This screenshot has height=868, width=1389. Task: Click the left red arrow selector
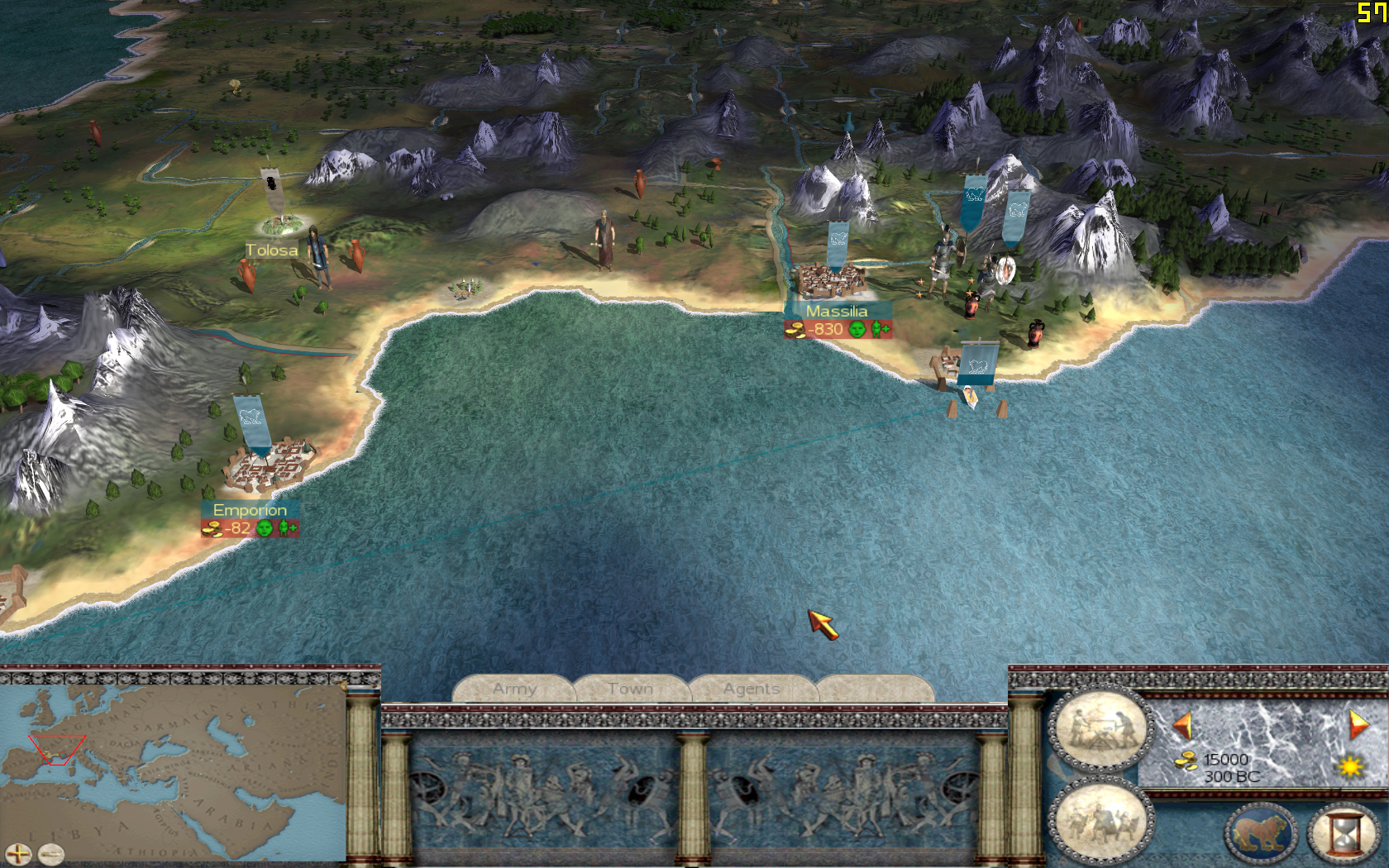click(1182, 727)
